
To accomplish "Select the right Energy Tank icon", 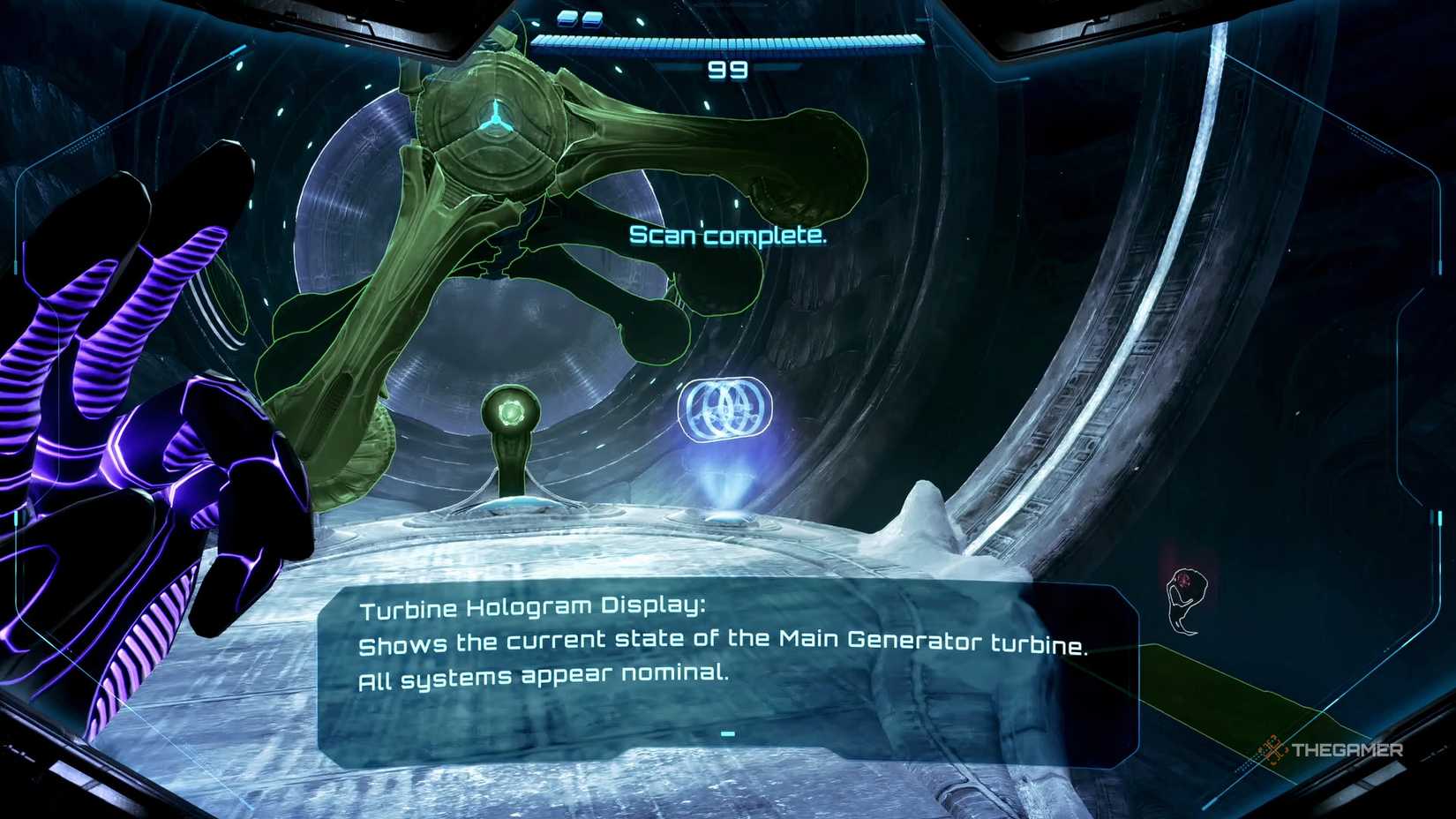I will tap(591, 19).
